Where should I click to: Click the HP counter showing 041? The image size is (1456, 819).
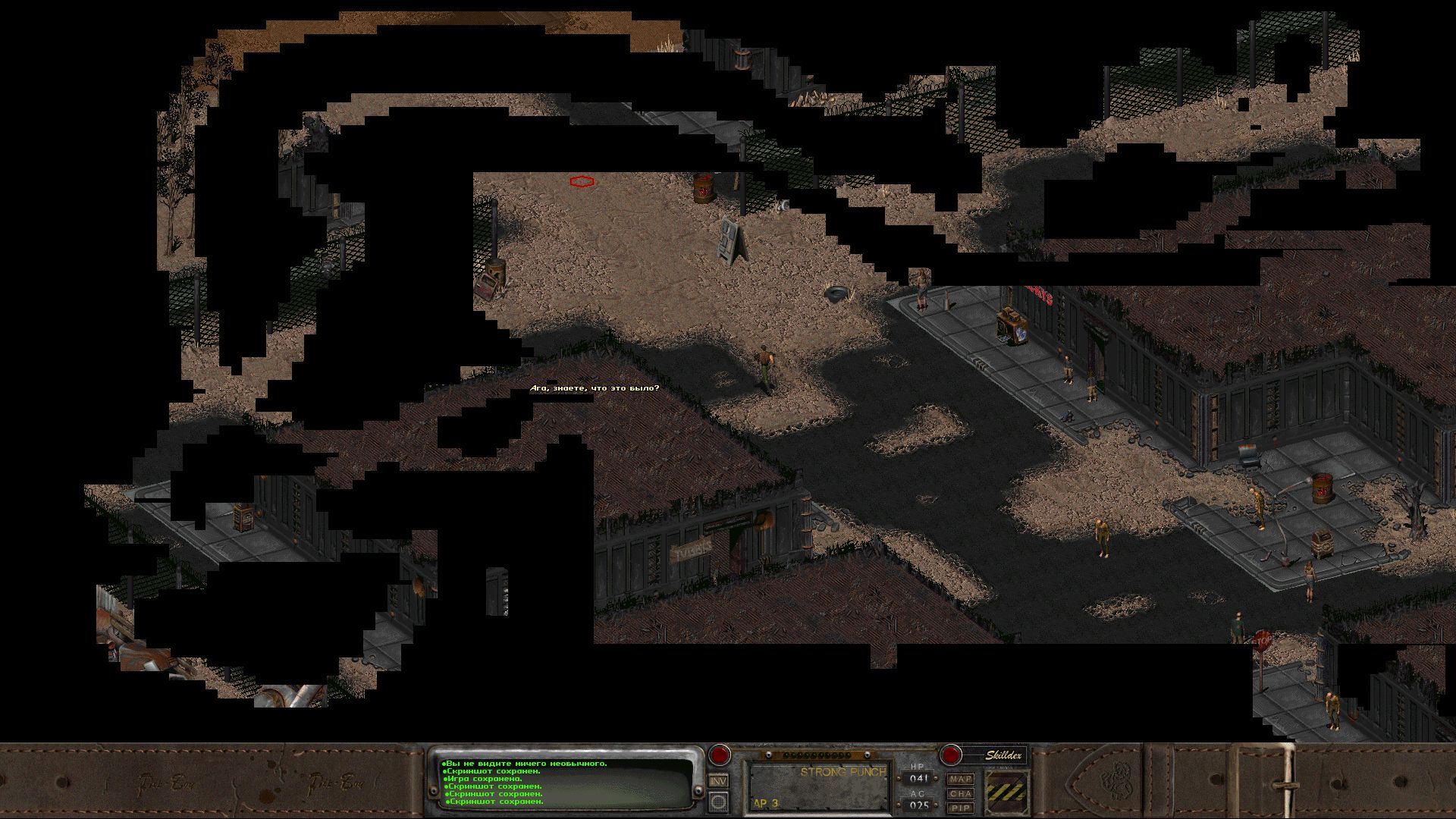point(920,777)
